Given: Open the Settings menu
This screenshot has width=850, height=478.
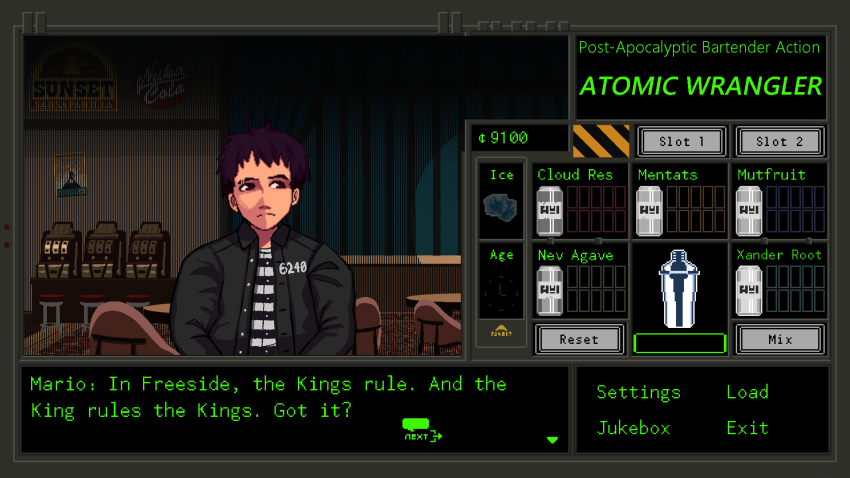Looking at the screenshot, I should coord(638,392).
